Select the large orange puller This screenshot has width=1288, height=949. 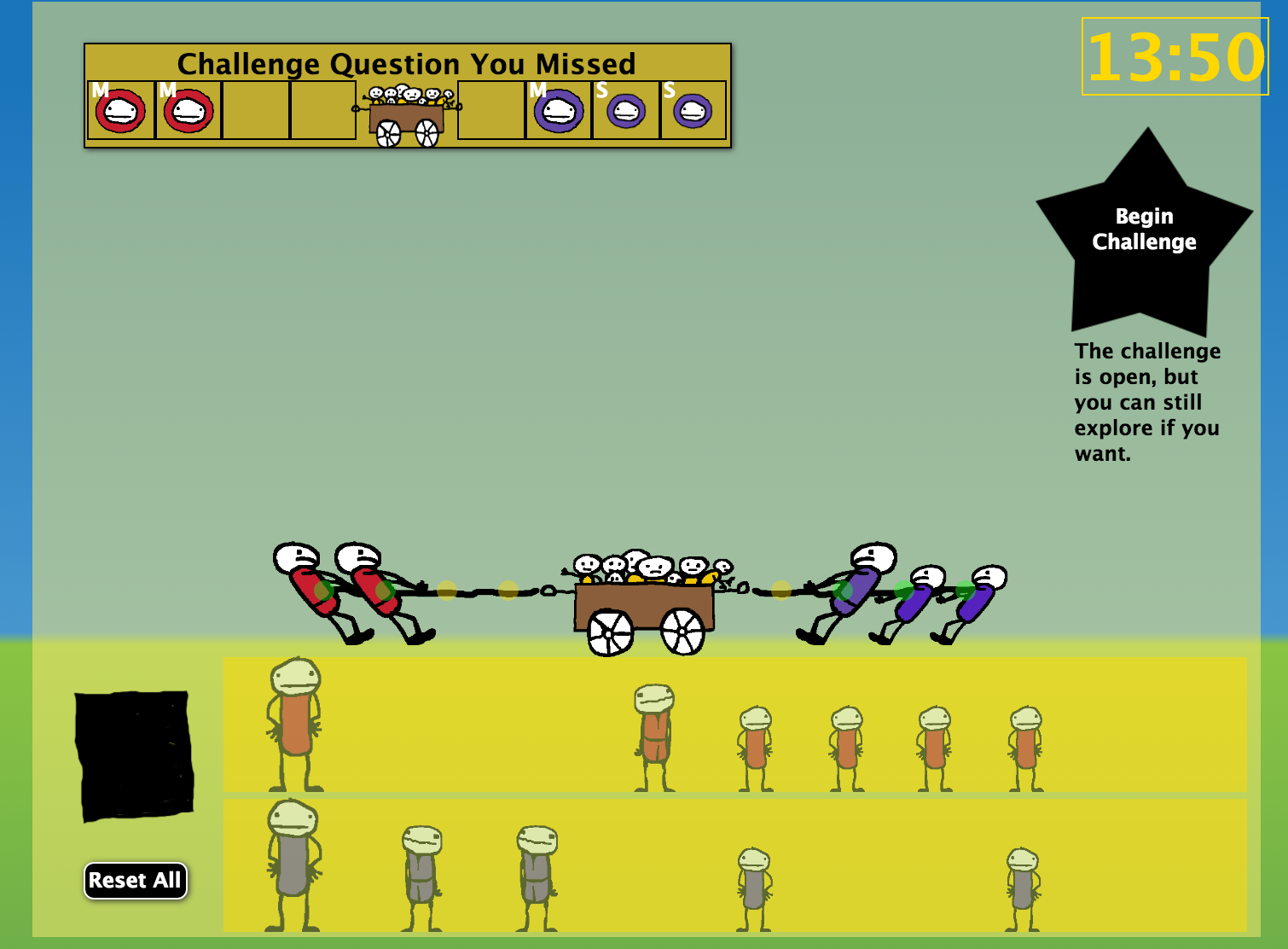coord(295,724)
